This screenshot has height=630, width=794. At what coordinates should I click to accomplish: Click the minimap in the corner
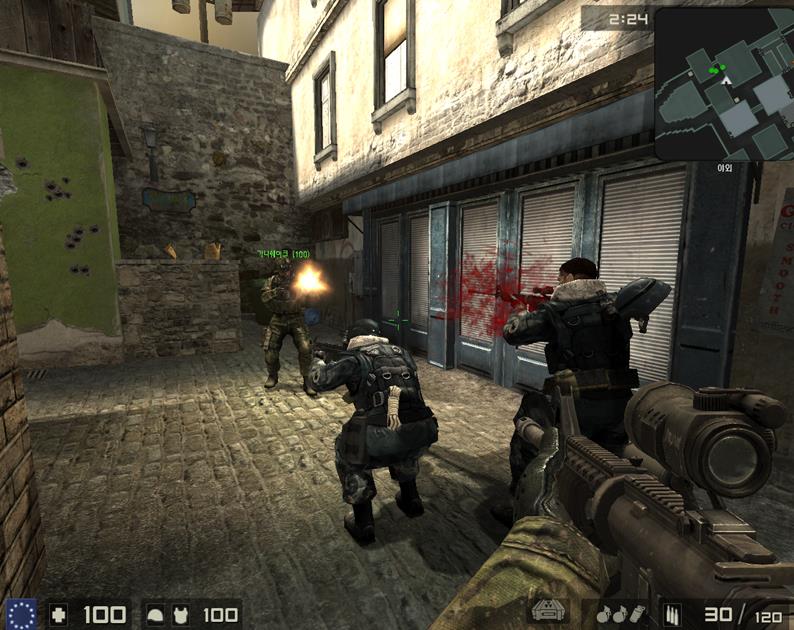(x=724, y=84)
